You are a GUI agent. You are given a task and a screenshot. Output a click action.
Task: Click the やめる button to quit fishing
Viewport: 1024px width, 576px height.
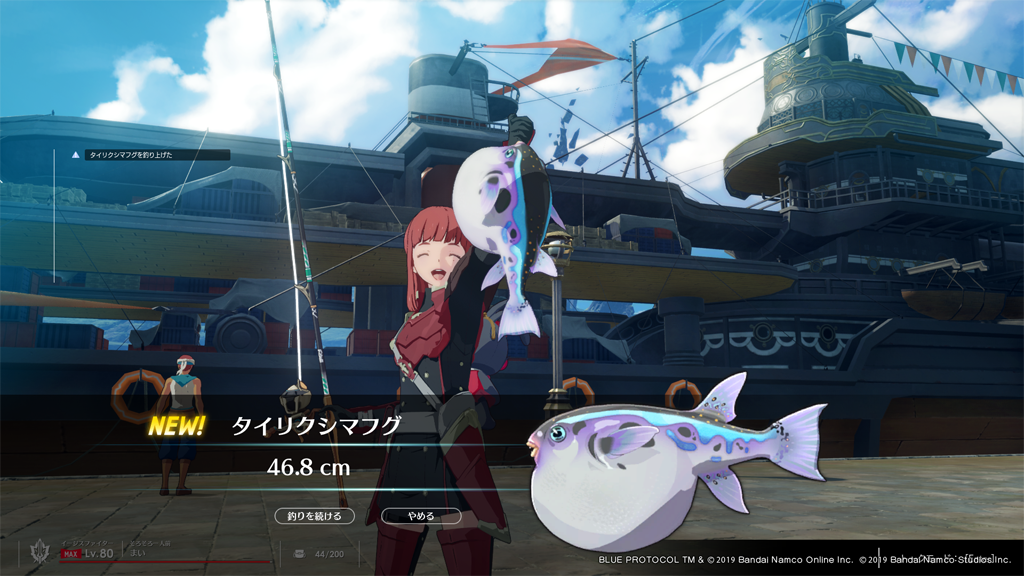421,516
